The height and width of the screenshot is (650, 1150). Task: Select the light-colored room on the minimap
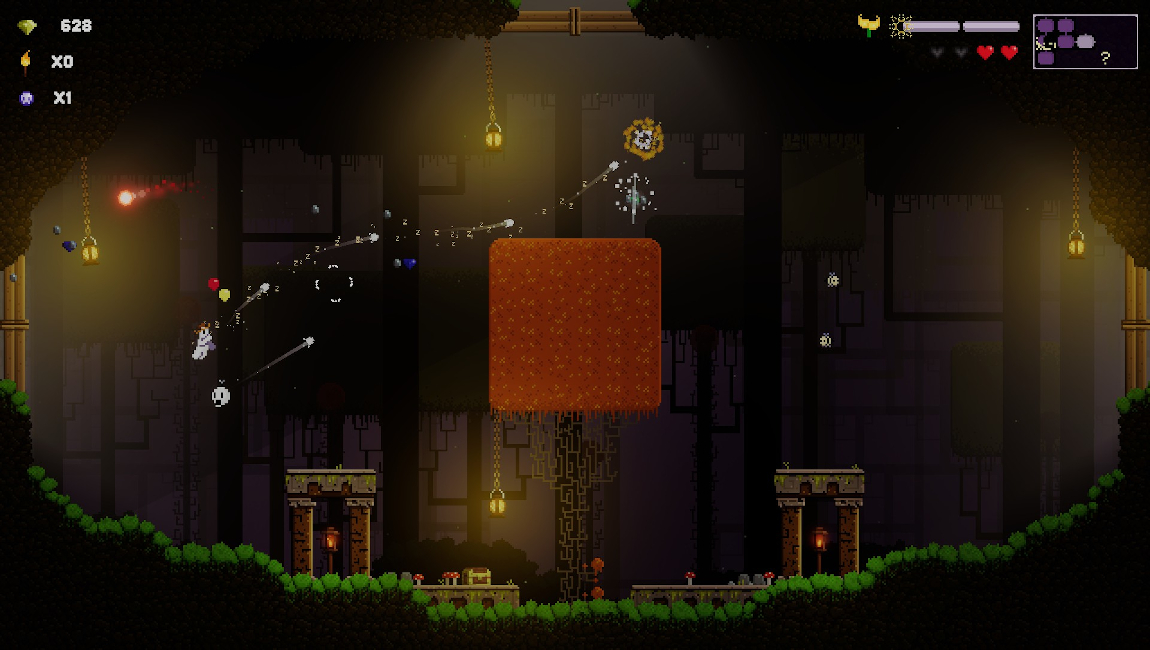pyautogui.click(x=1085, y=42)
